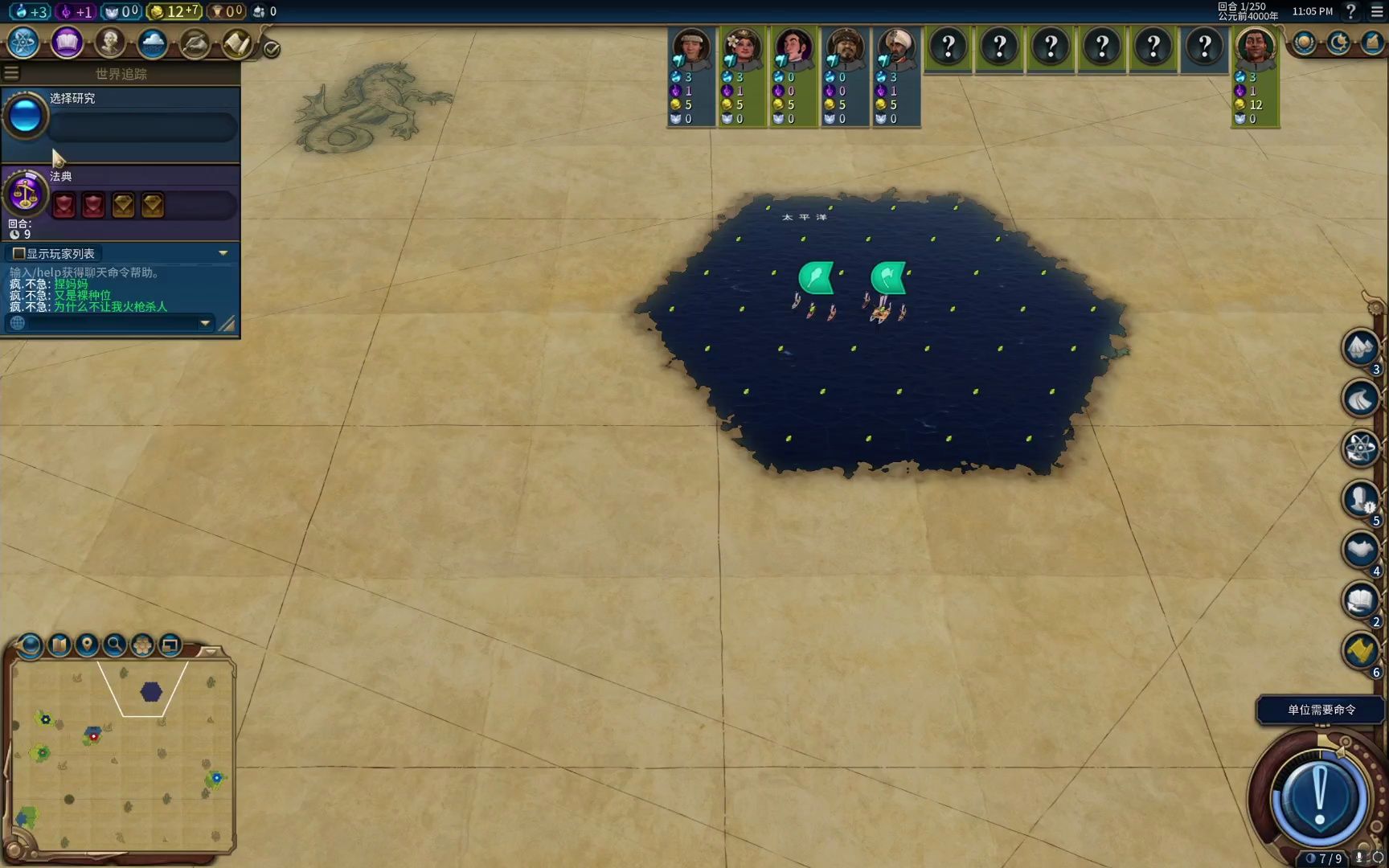Image resolution: width=1389 pixels, height=868 pixels.
Task: Click on the minimap
Action: [x=121, y=755]
